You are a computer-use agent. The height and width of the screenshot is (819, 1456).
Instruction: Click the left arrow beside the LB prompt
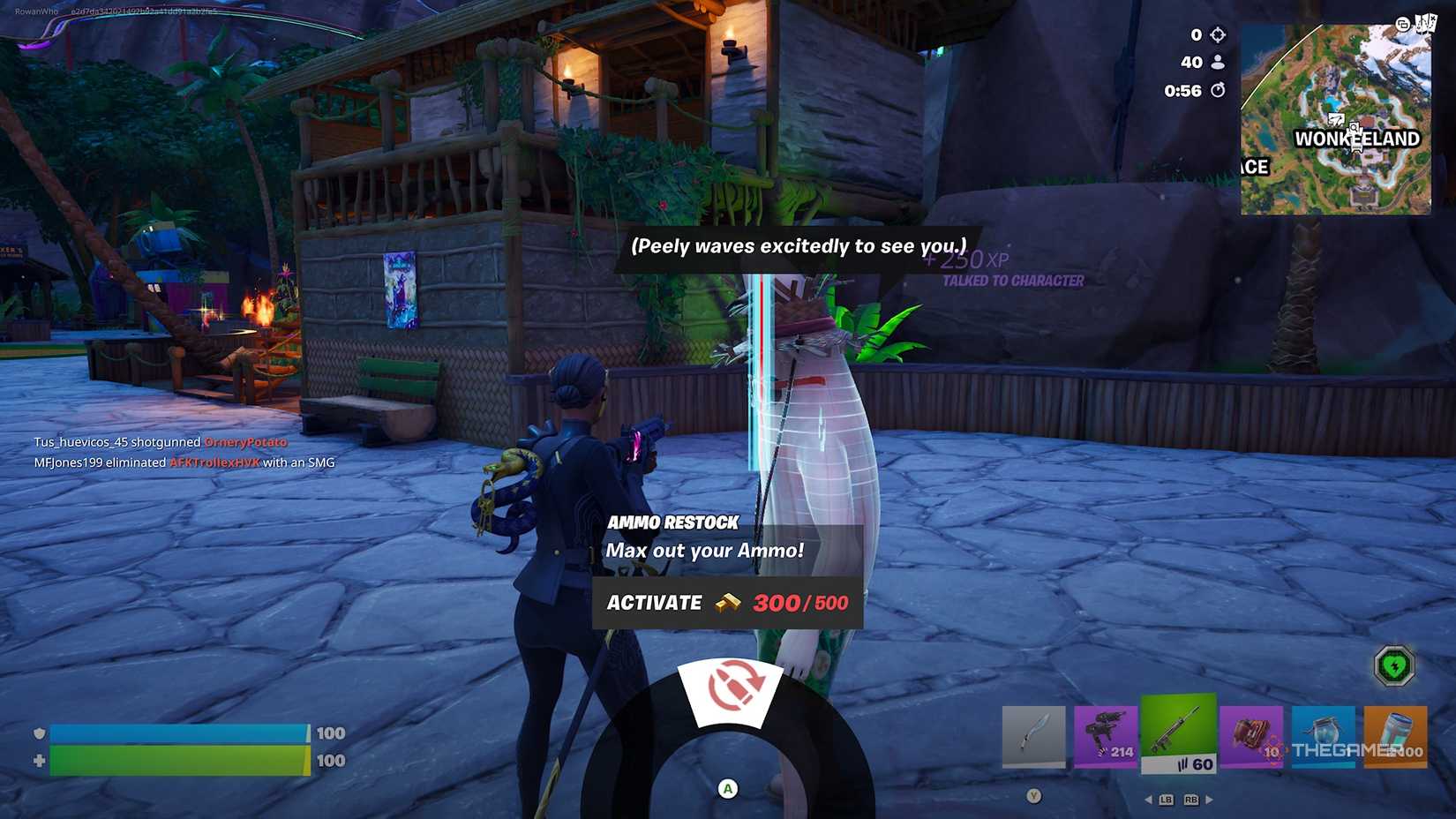coord(1147,800)
